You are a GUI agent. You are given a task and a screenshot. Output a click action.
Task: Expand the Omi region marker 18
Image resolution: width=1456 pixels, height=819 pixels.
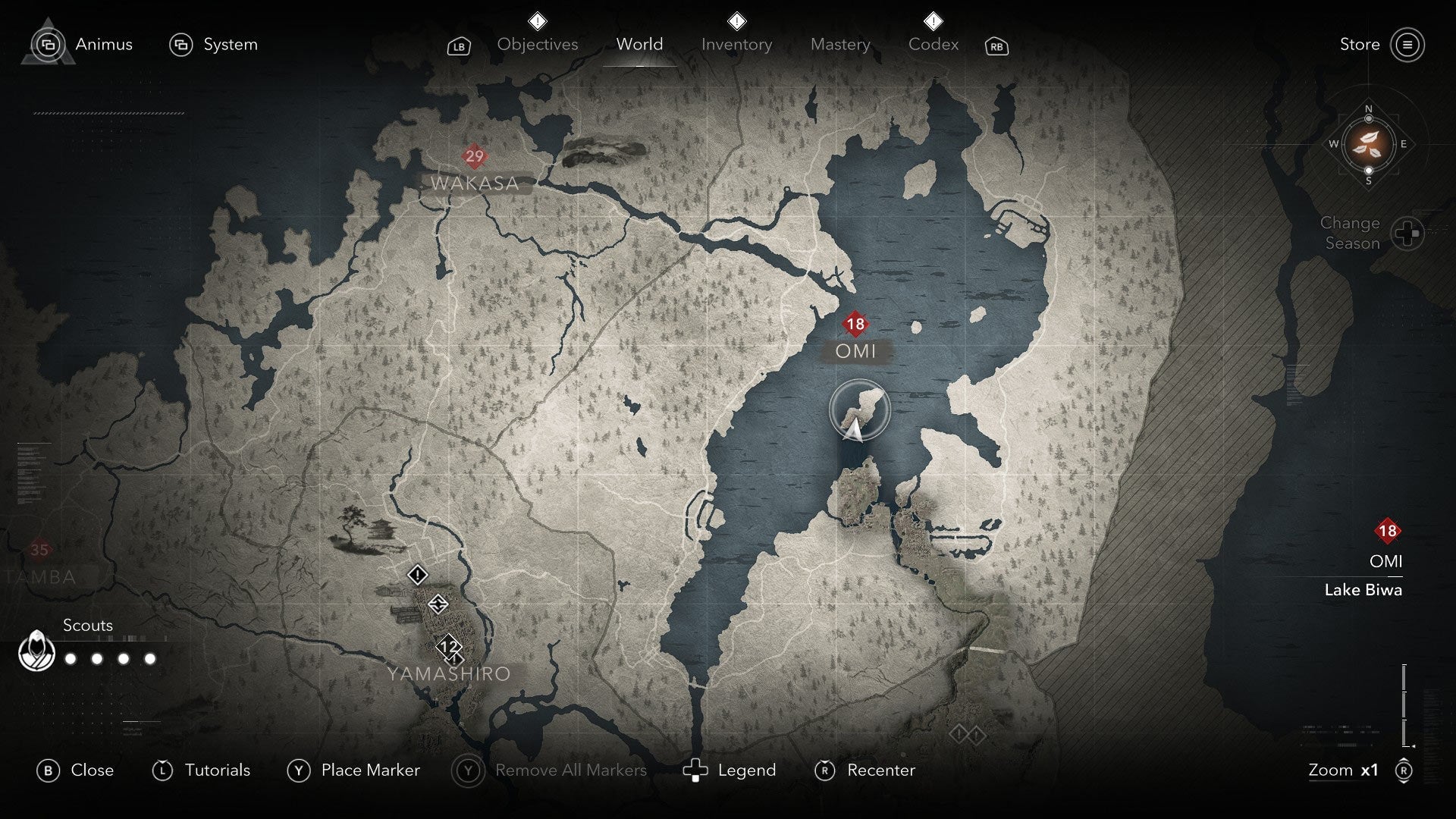point(855,323)
